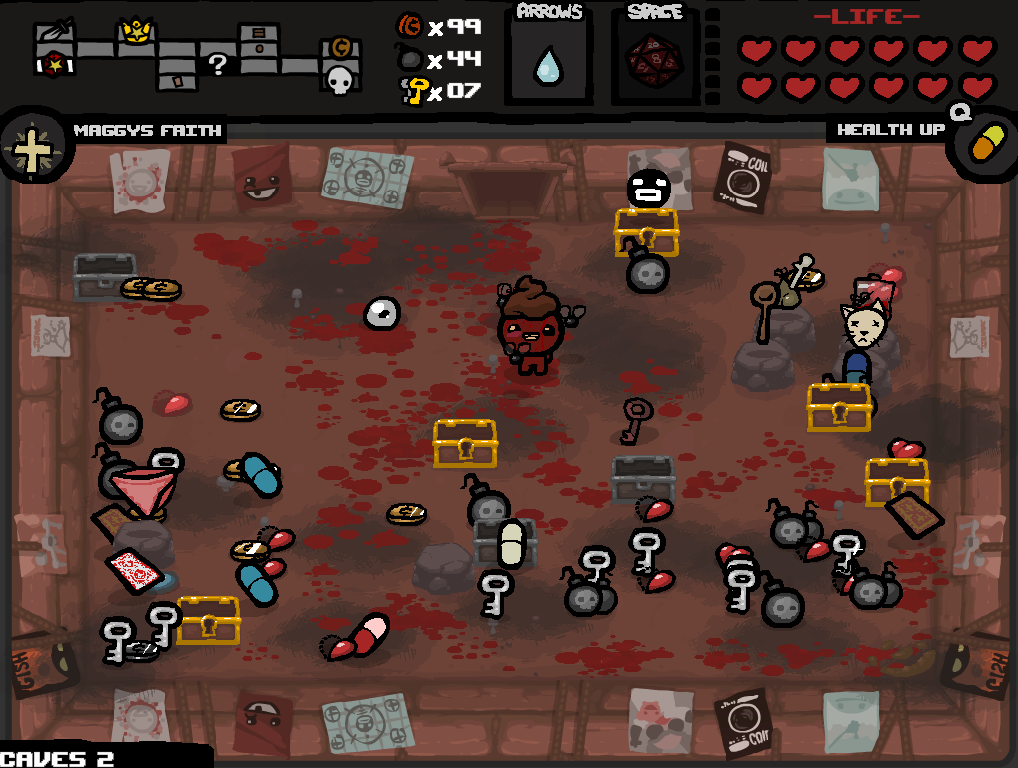Activate the red D20 dice space item
The width and height of the screenshot is (1018, 768).
(x=654, y=57)
